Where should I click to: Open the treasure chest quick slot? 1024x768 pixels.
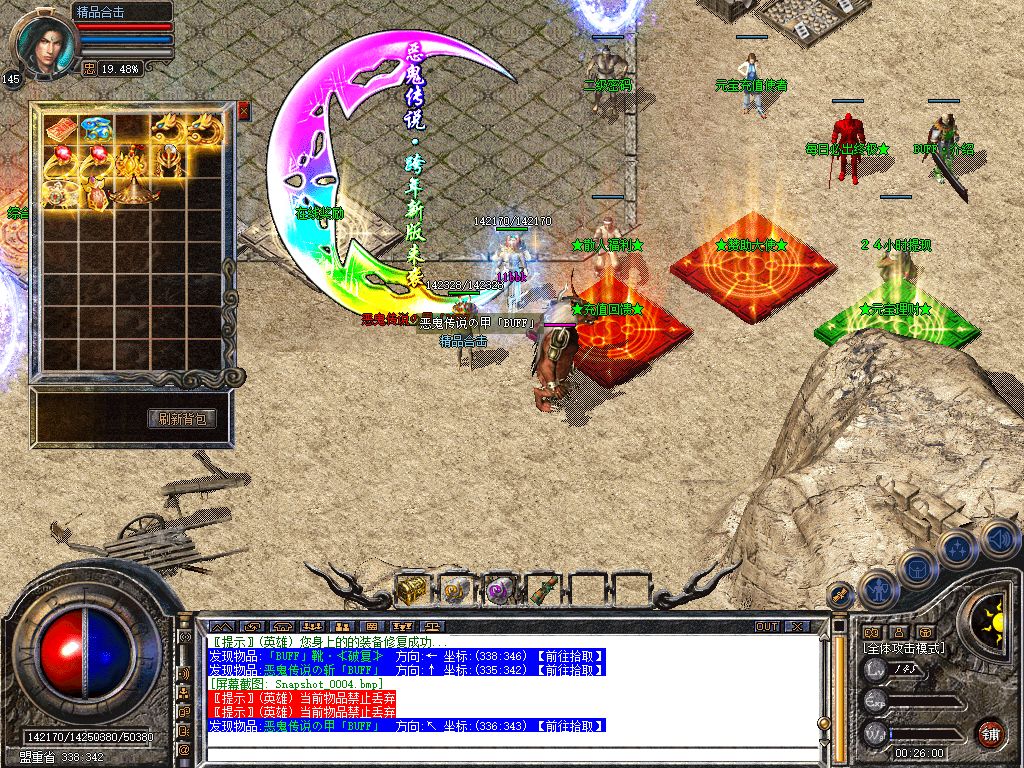411,590
